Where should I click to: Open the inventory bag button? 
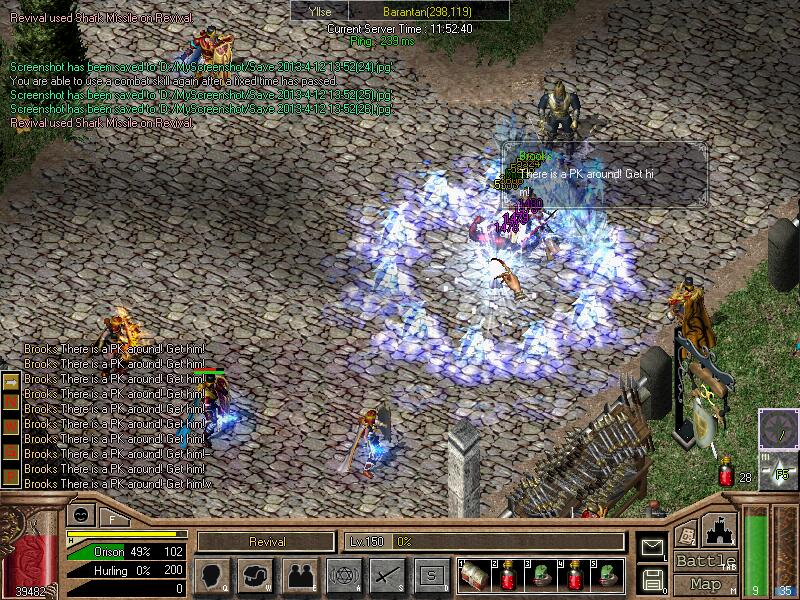tap(256, 576)
